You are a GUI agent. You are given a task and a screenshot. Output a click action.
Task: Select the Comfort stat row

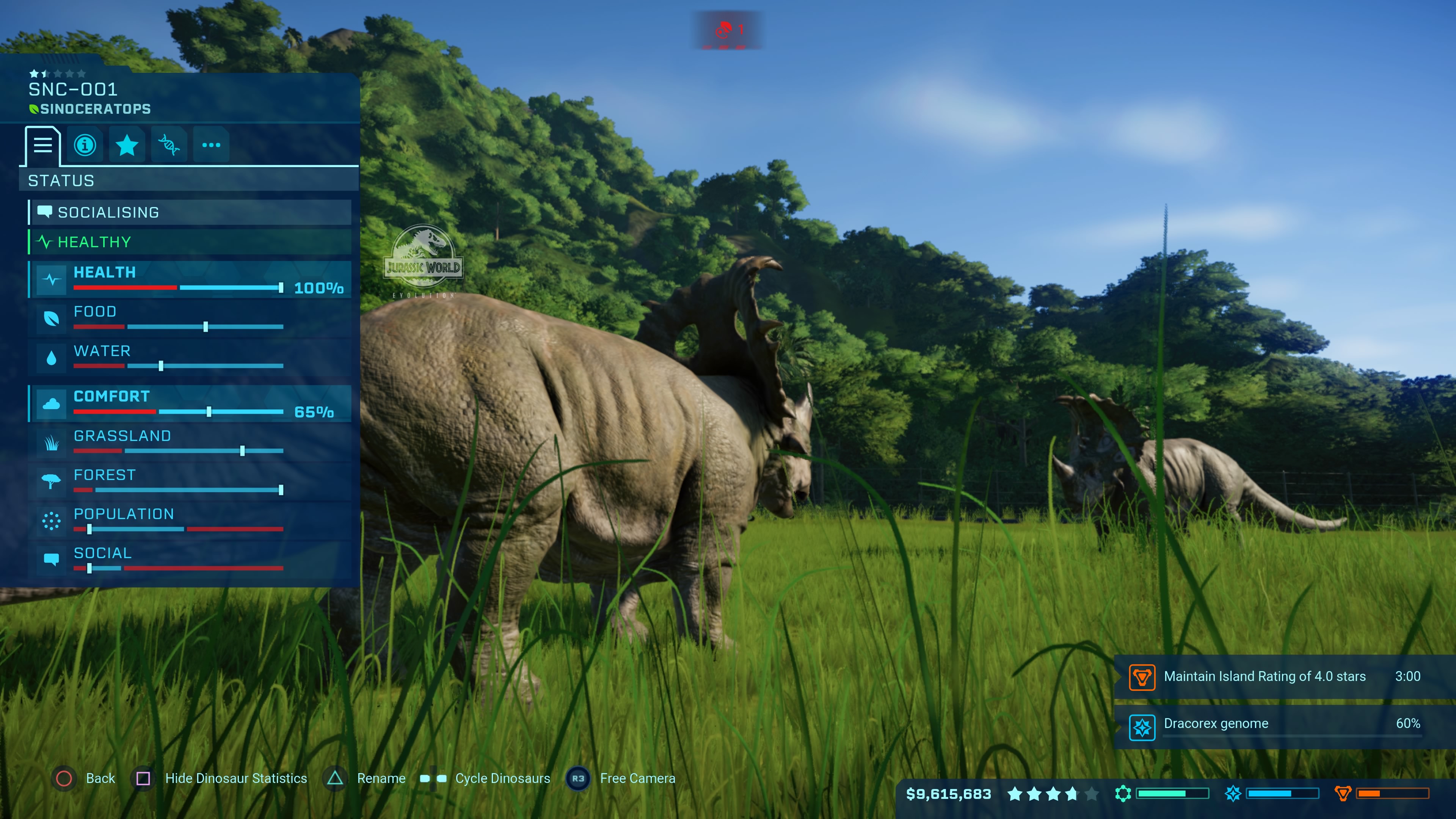[190, 403]
